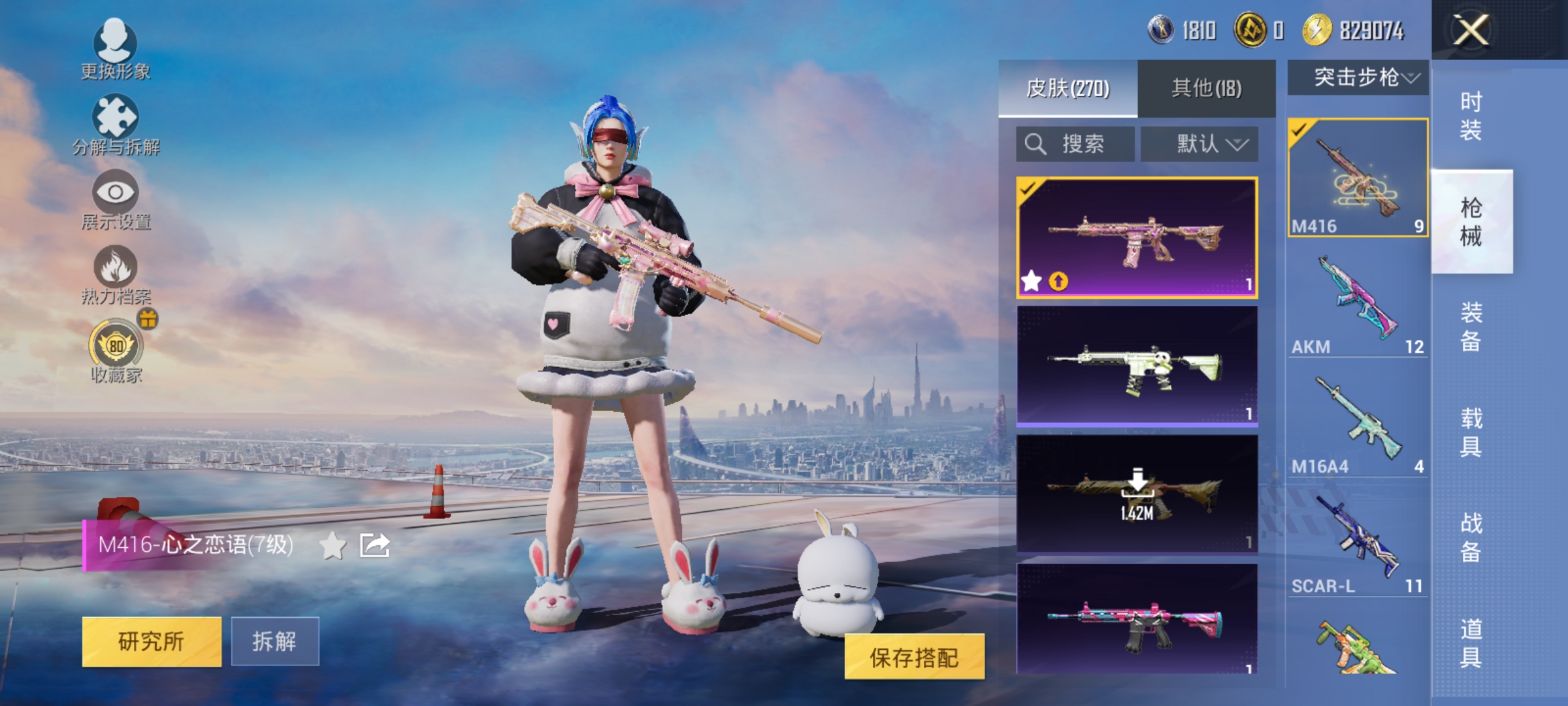Open the 默认 sorting dropdown
This screenshot has width=1568, height=706.
[x=1201, y=144]
